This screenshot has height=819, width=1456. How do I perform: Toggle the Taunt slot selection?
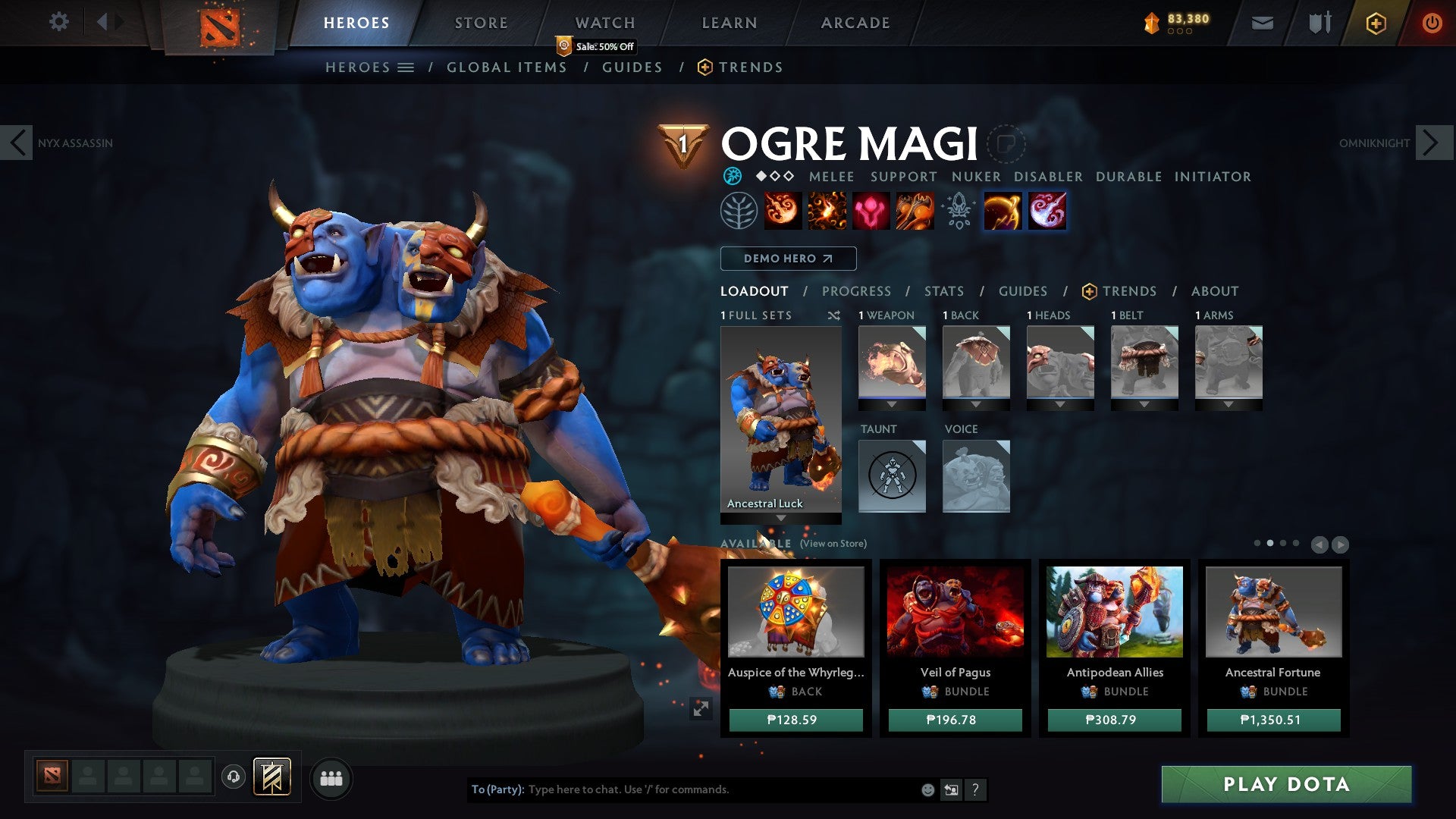[x=892, y=476]
